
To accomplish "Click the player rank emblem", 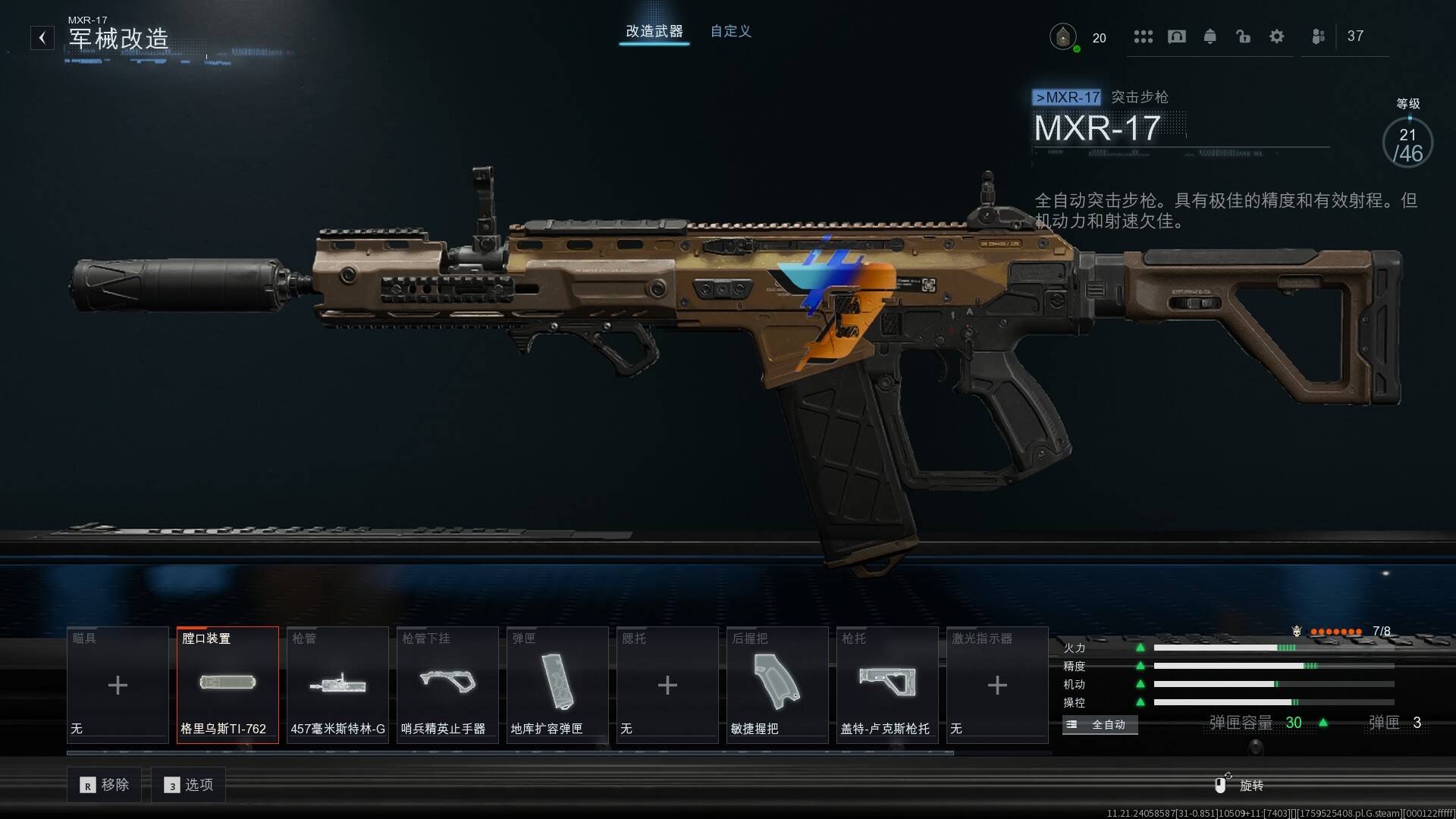I will (x=1063, y=36).
